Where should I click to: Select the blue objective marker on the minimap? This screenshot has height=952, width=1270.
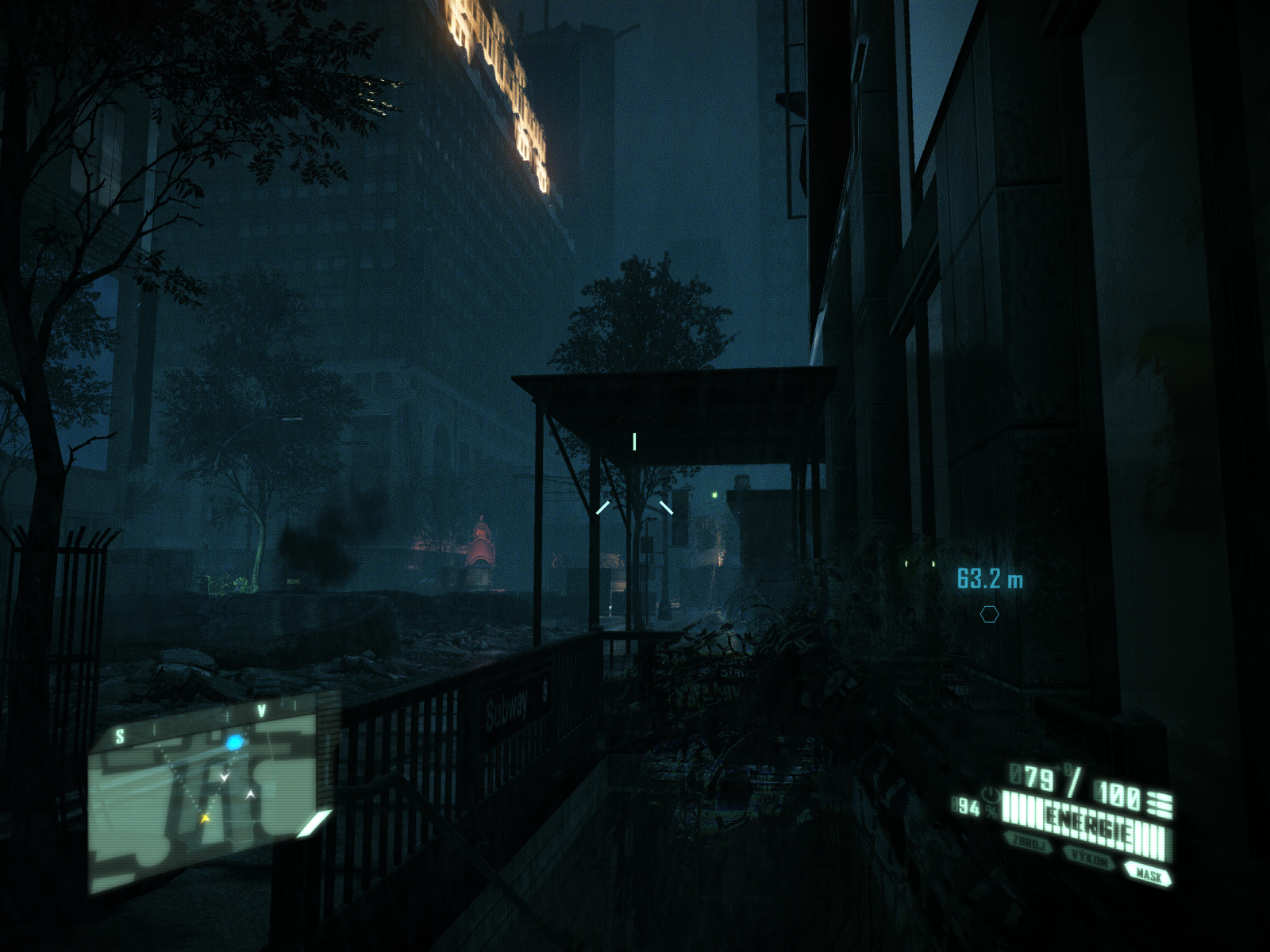(x=234, y=743)
